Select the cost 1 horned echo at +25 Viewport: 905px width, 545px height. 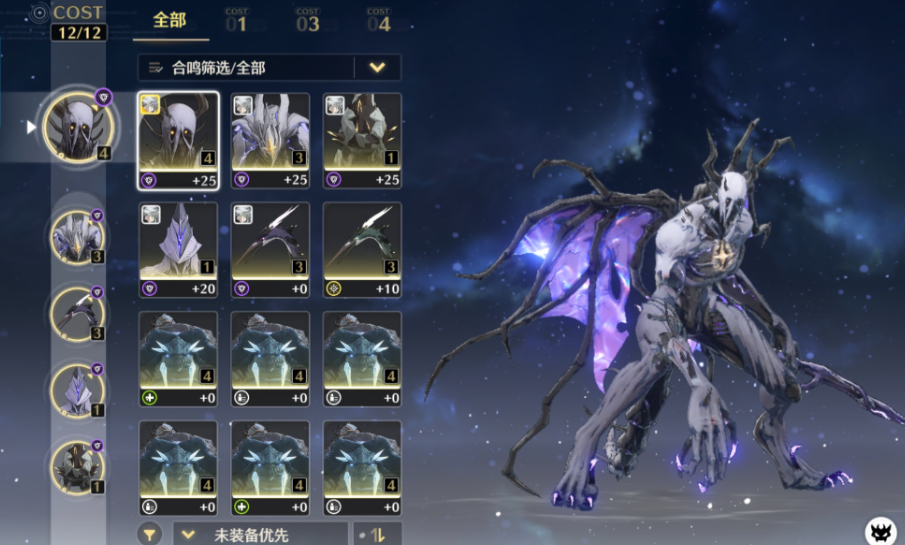coord(362,140)
